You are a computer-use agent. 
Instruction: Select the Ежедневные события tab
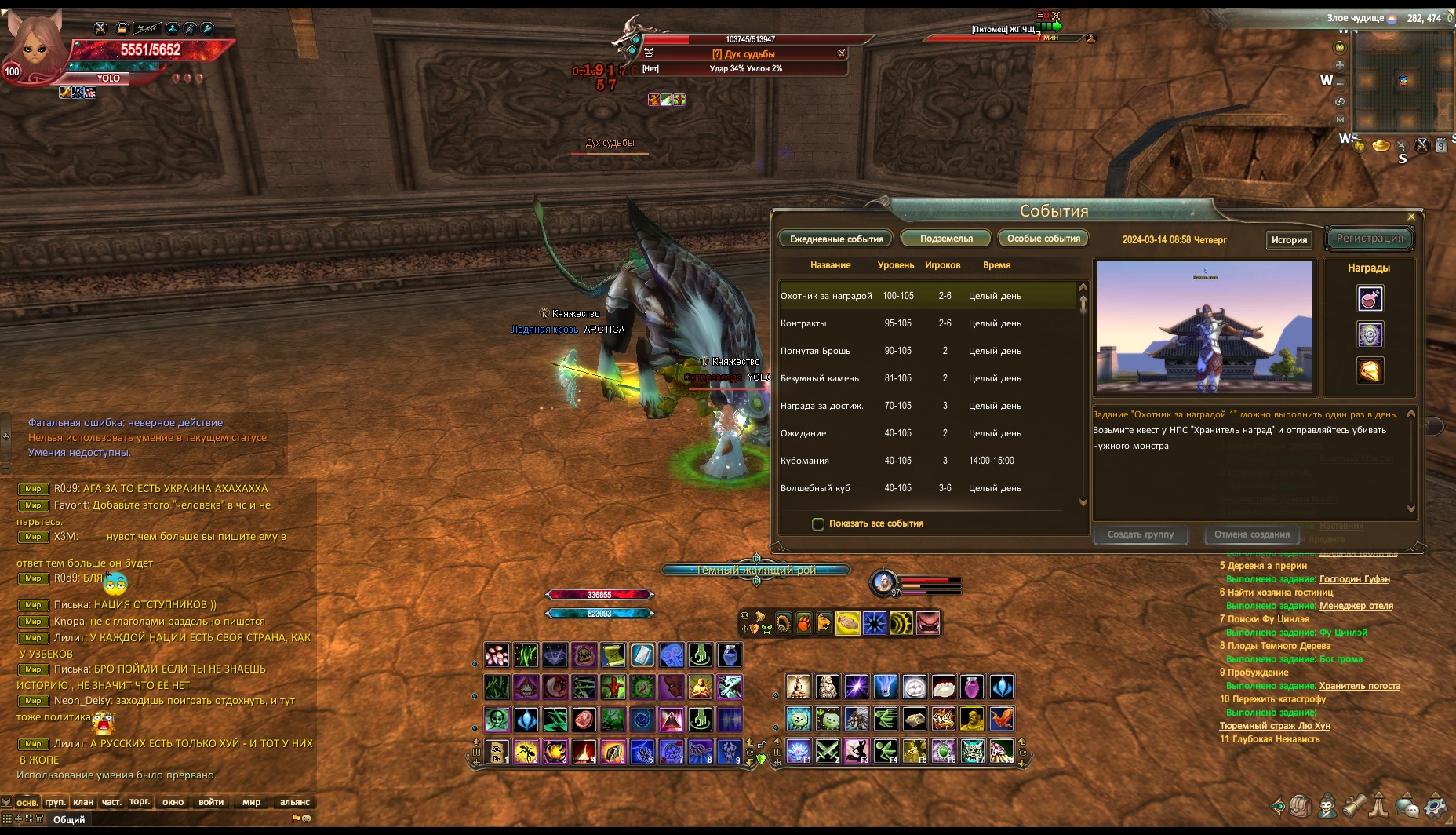click(836, 239)
